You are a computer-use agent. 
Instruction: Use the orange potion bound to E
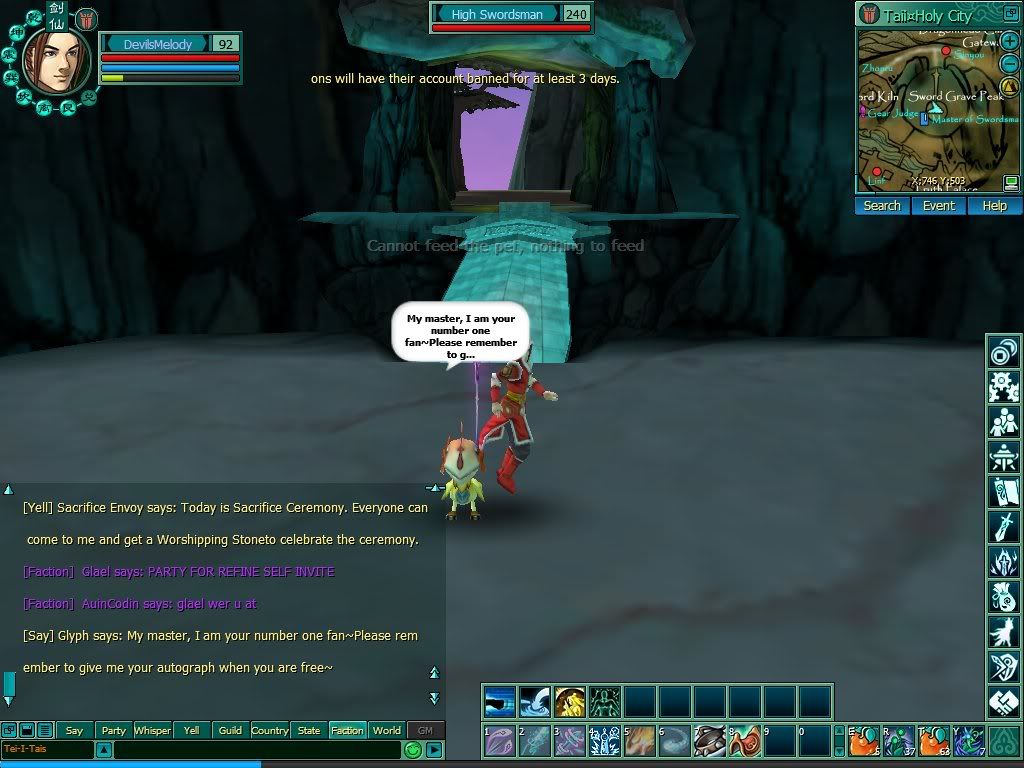click(x=866, y=742)
